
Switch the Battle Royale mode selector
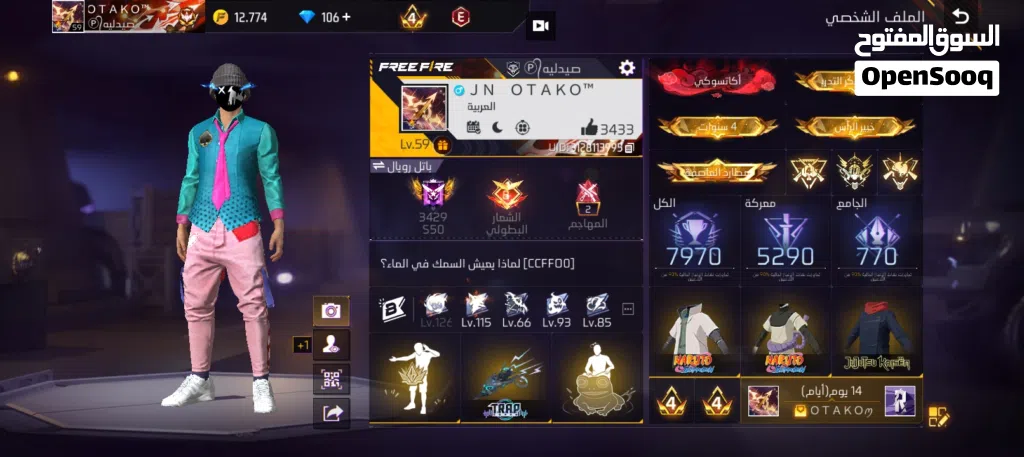tap(413, 166)
